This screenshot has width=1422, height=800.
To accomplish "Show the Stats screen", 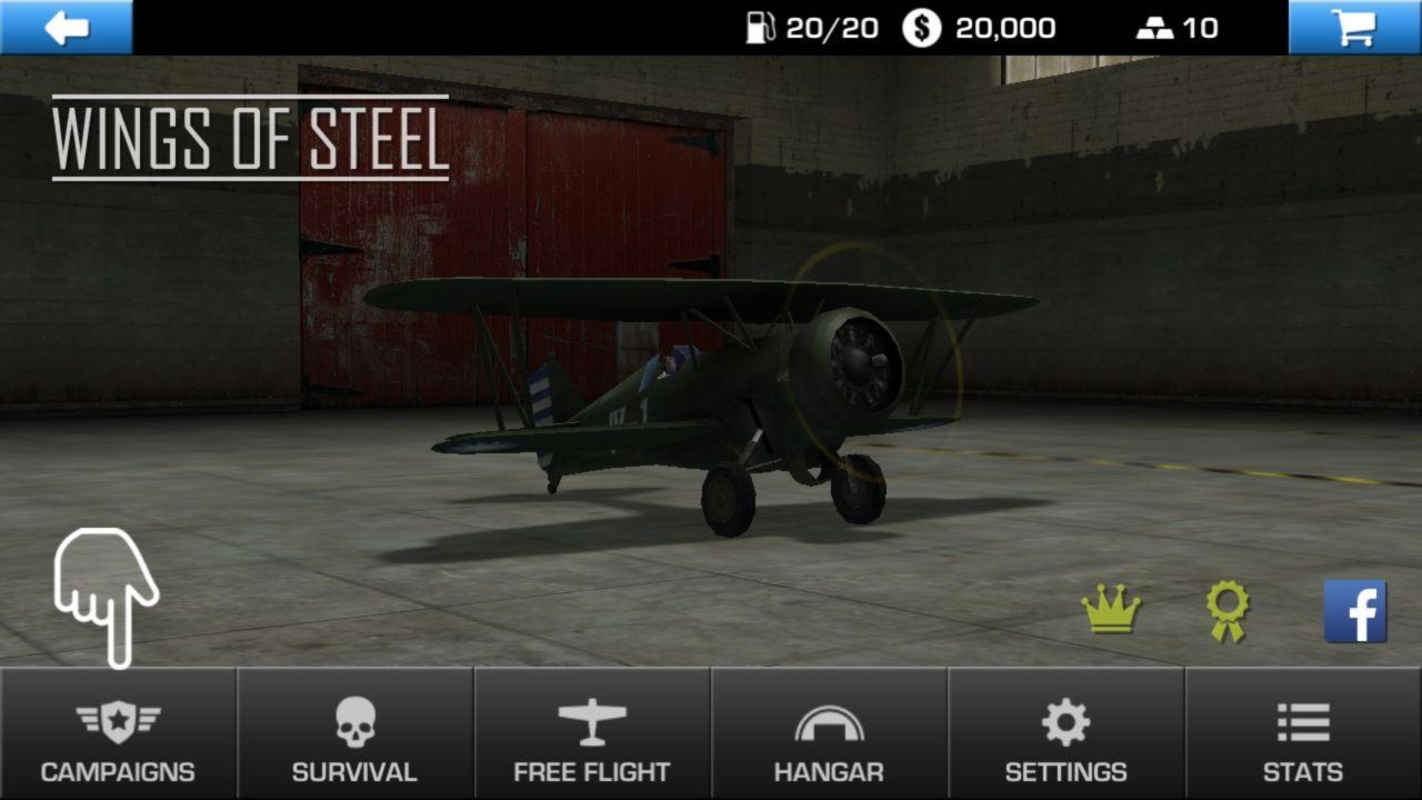I will (1303, 735).
